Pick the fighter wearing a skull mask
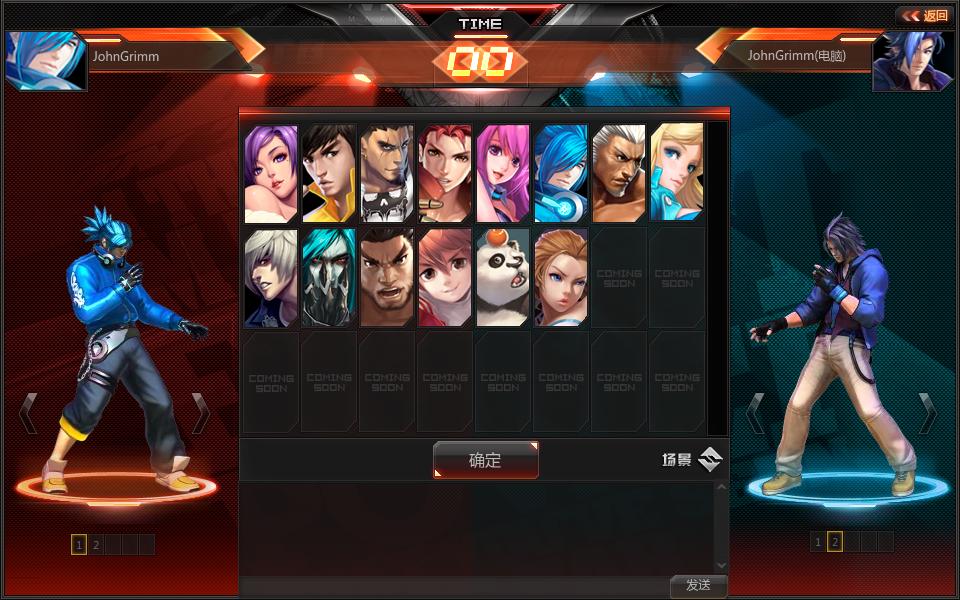Viewport: 960px width, 600px height. 387,173
